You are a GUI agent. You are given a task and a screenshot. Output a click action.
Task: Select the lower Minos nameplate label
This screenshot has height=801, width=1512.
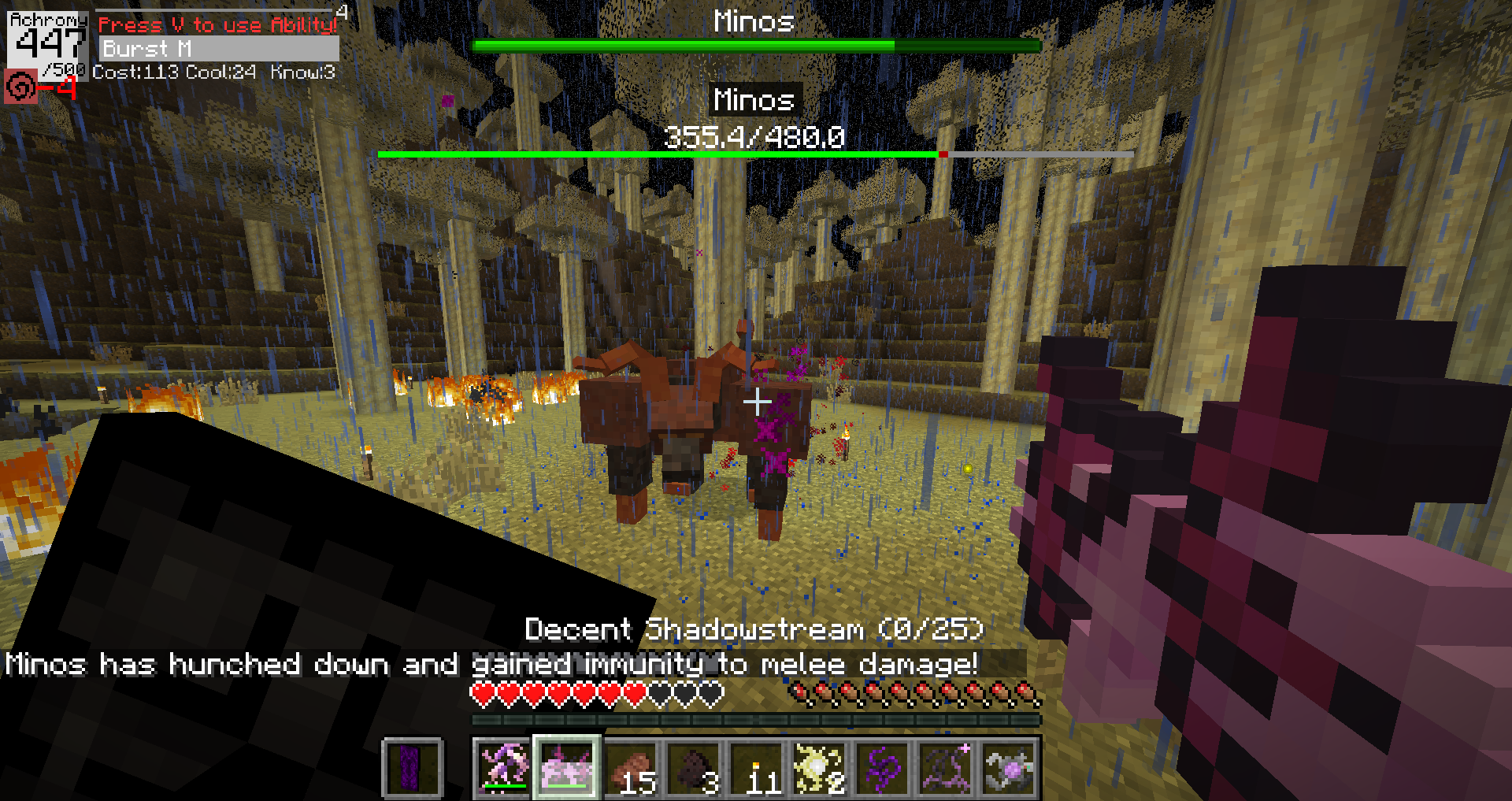pos(754,99)
